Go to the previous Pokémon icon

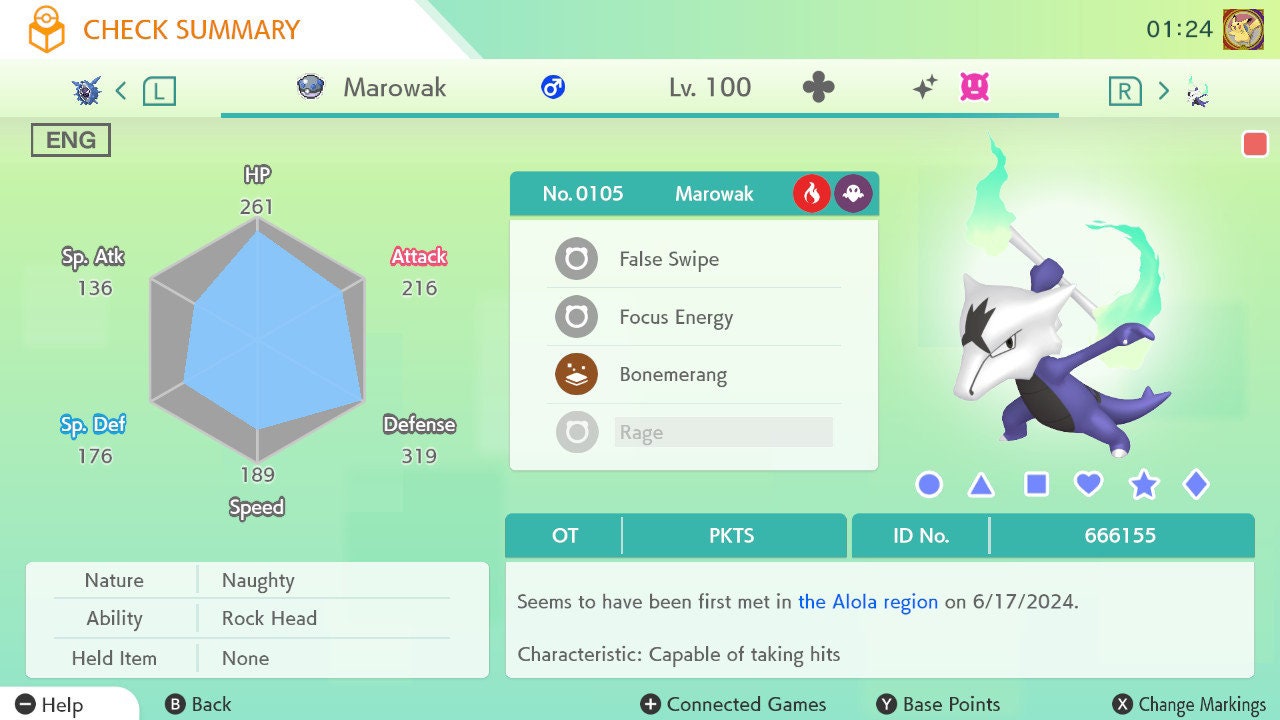pyautogui.click(x=87, y=91)
